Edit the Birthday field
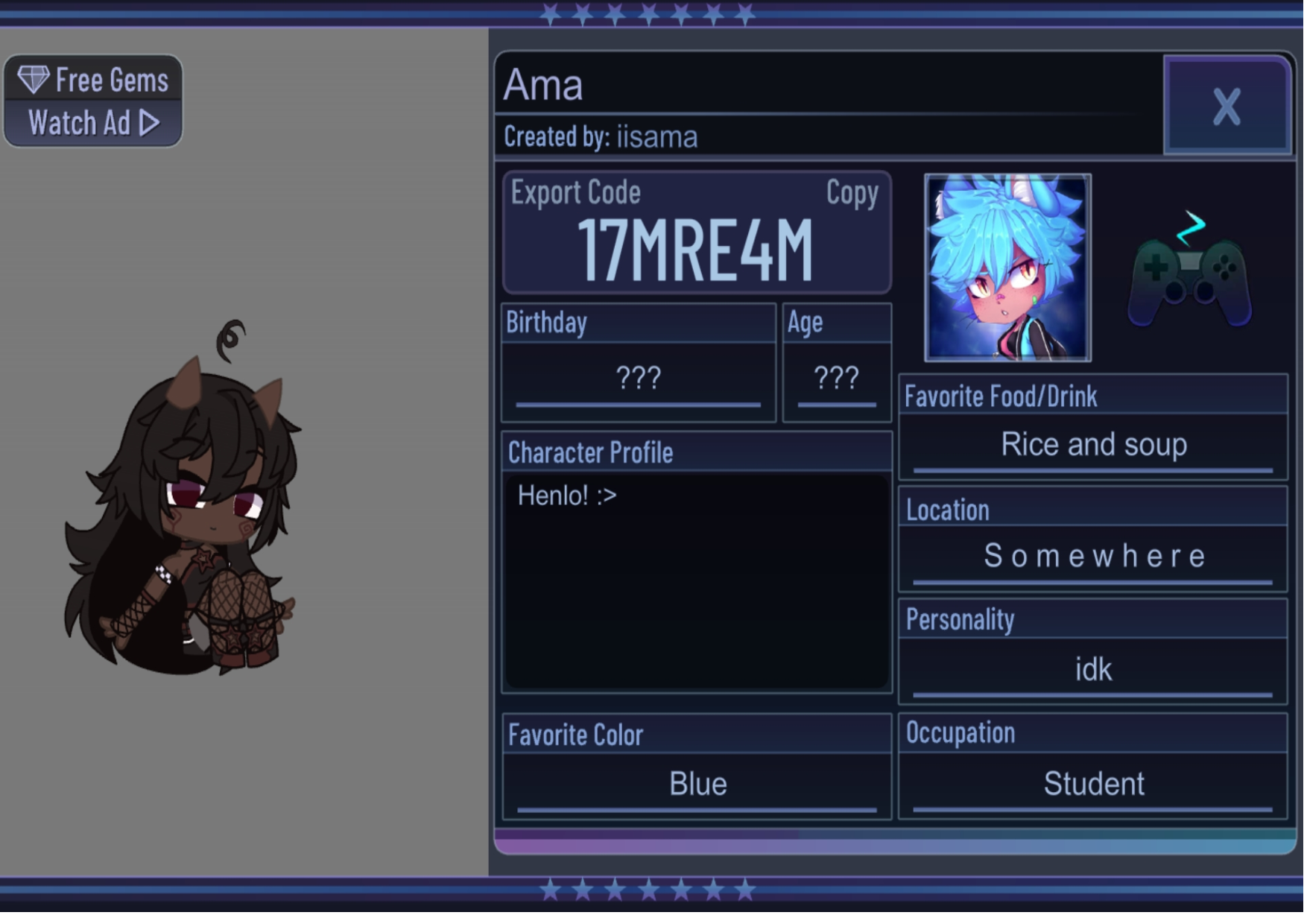Screen dimensions: 1307x924 click(x=638, y=379)
